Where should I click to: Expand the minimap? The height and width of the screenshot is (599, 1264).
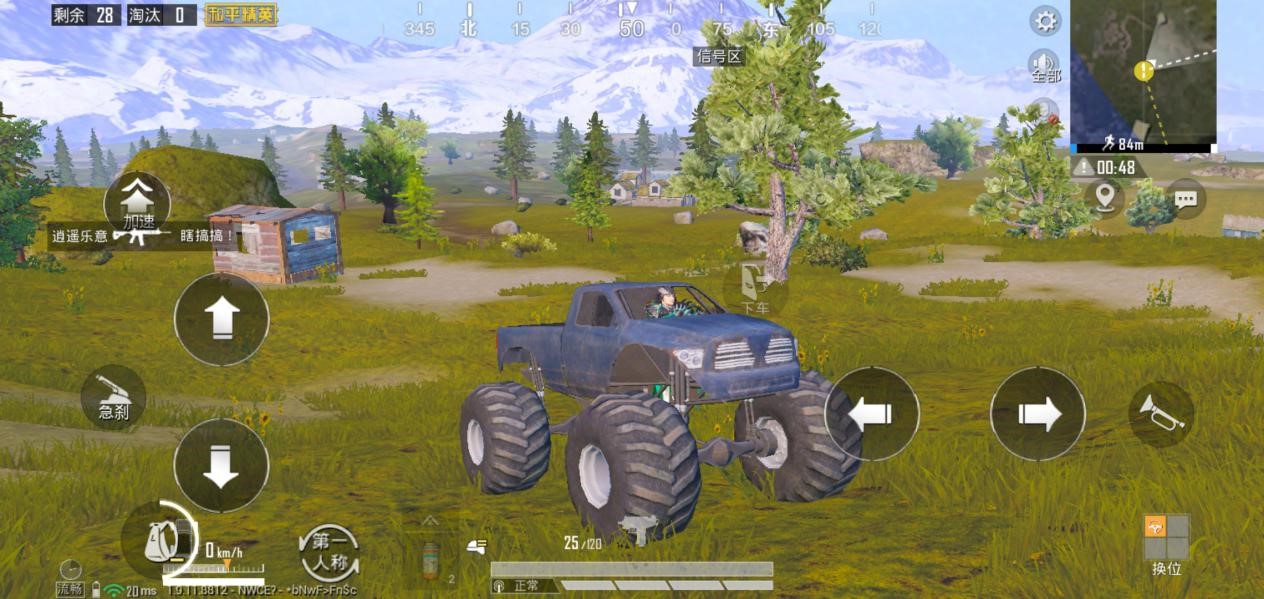pos(1143,72)
